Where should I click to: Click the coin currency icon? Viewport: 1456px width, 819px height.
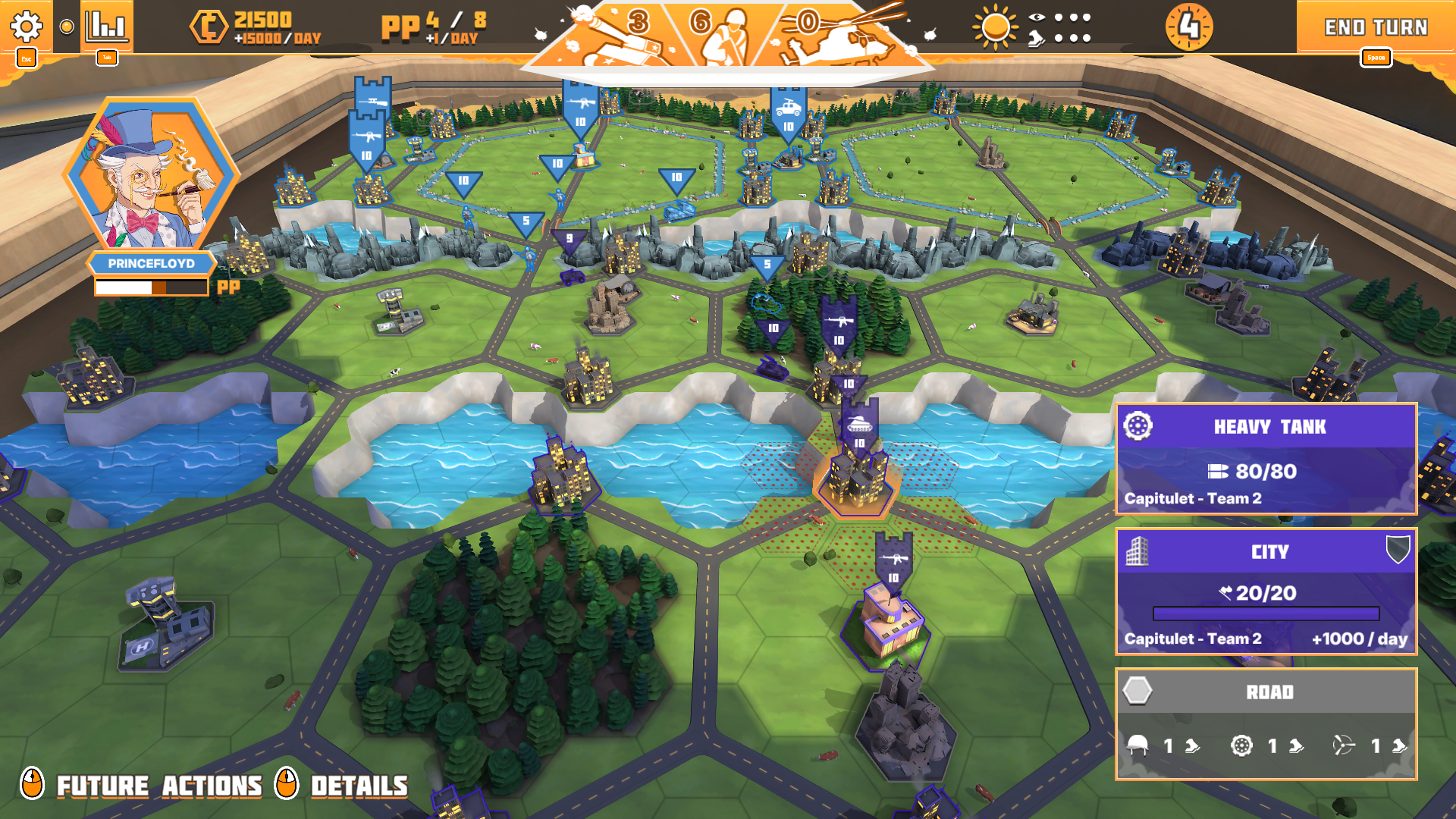coord(210,22)
